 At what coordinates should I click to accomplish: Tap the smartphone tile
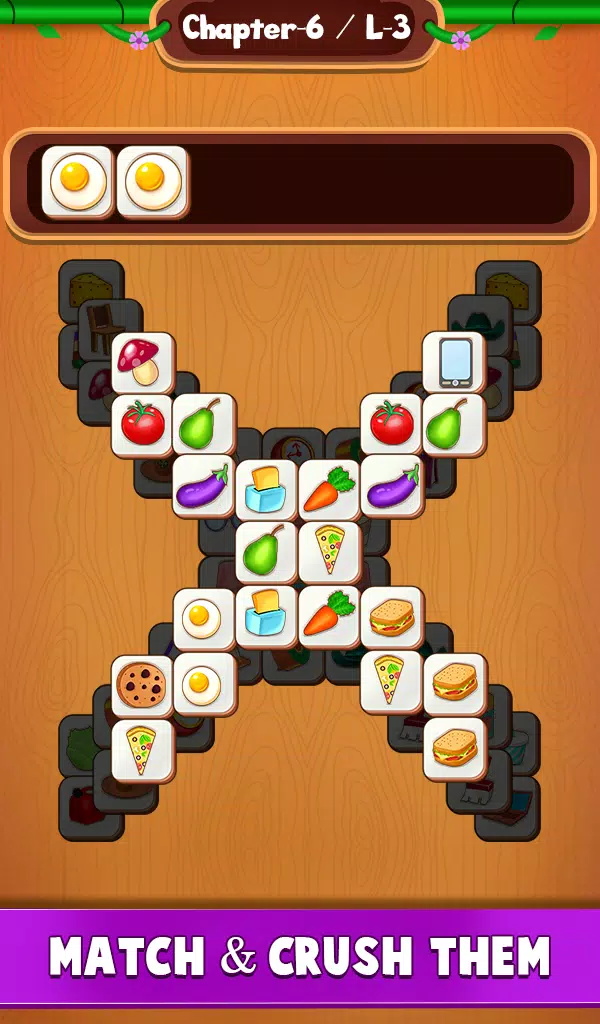click(453, 362)
